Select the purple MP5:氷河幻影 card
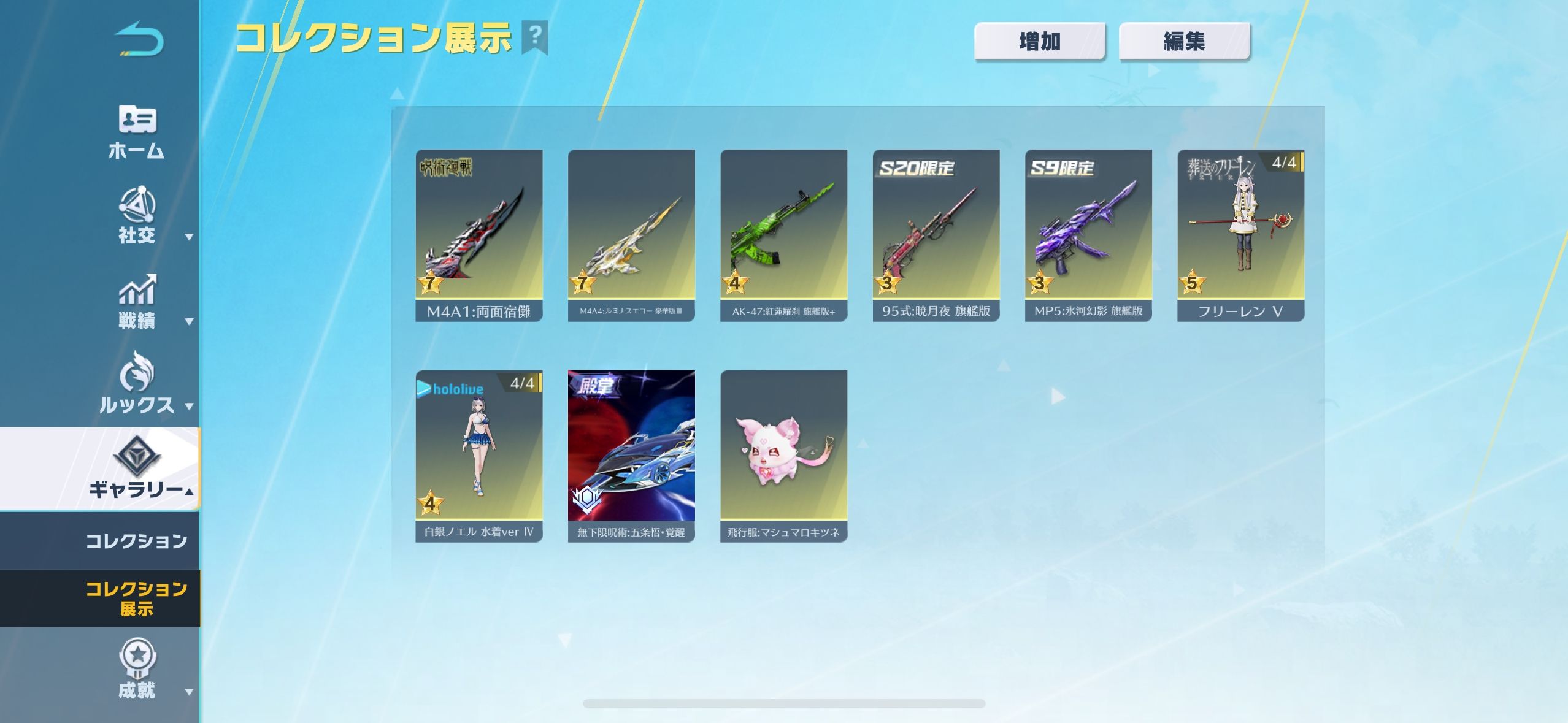1568x723 pixels. (1088, 235)
